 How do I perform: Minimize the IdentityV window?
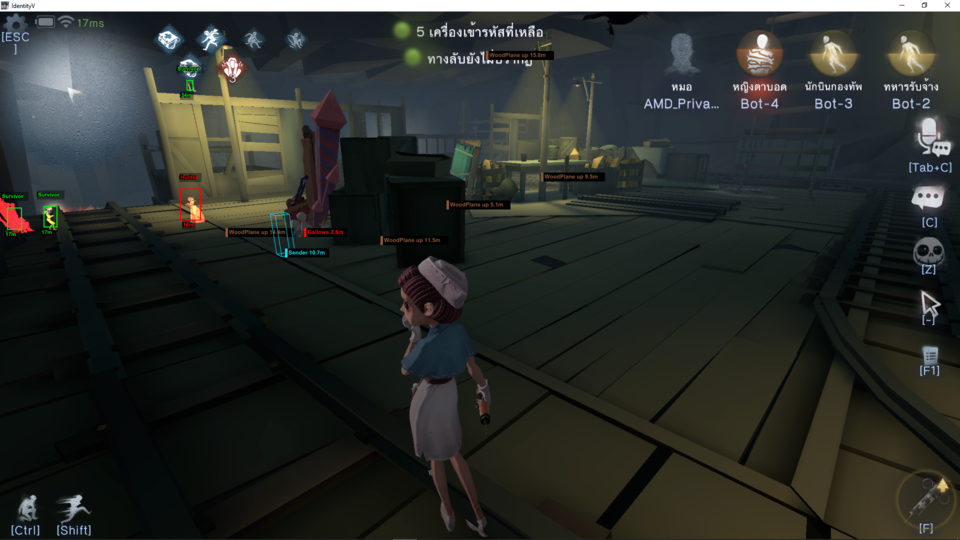tap(897, 5)
